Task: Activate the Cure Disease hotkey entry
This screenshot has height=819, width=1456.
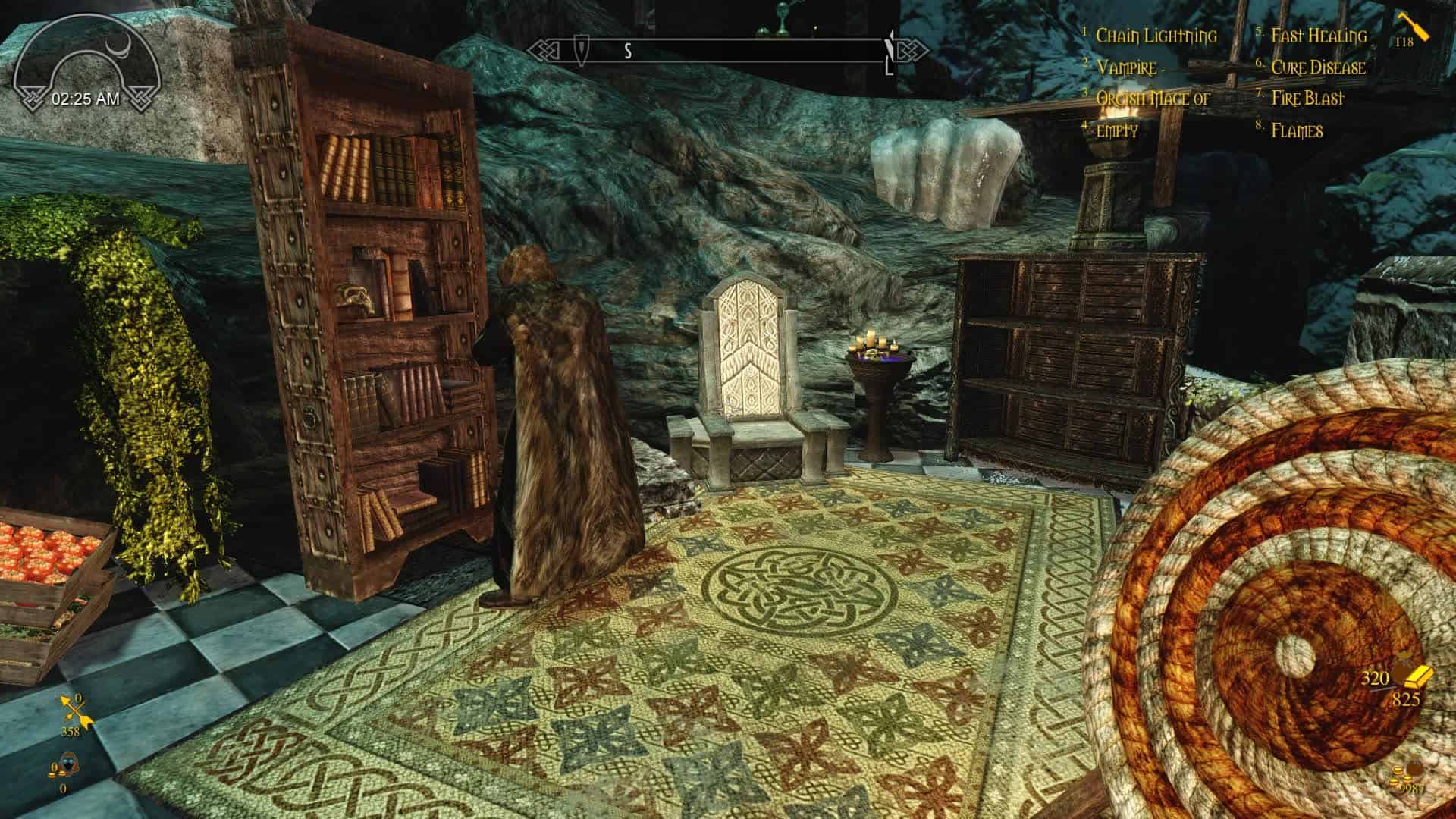Action: tap(1318, 67)
